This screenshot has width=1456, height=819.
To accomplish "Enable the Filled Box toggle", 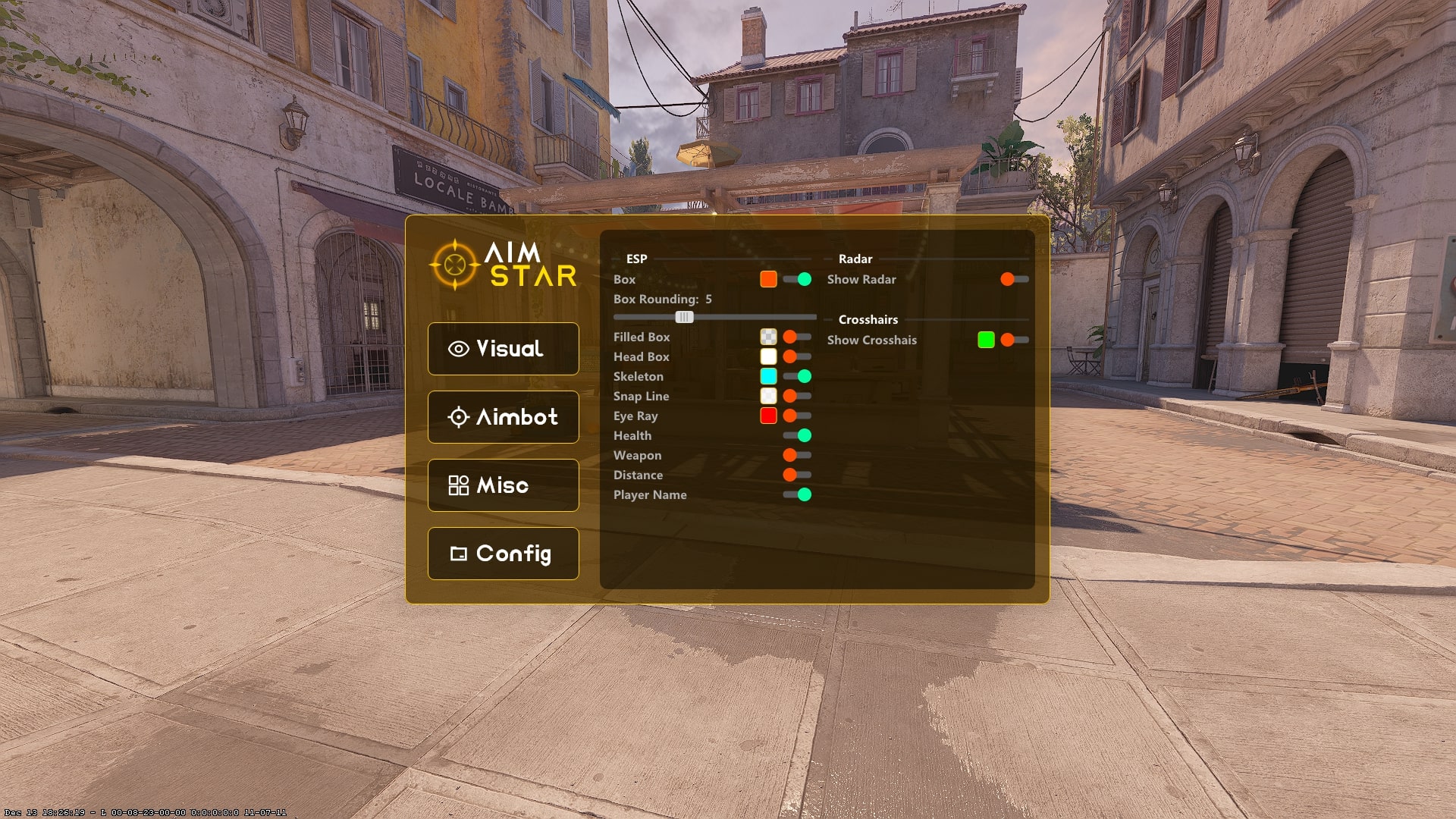I will pos(797,337).
